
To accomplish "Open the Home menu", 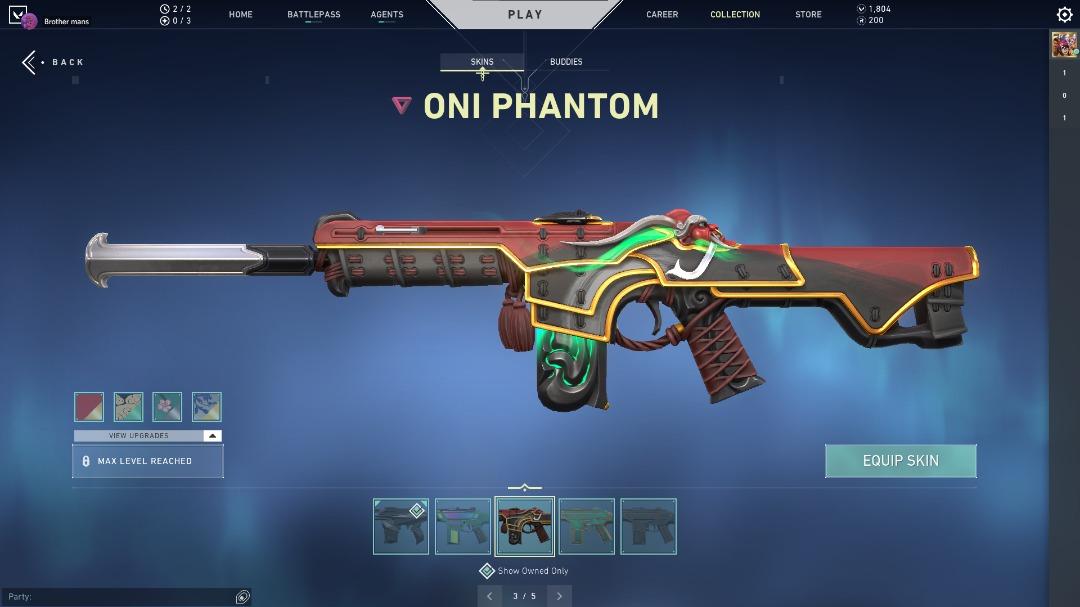I will [x=240, y=15].
